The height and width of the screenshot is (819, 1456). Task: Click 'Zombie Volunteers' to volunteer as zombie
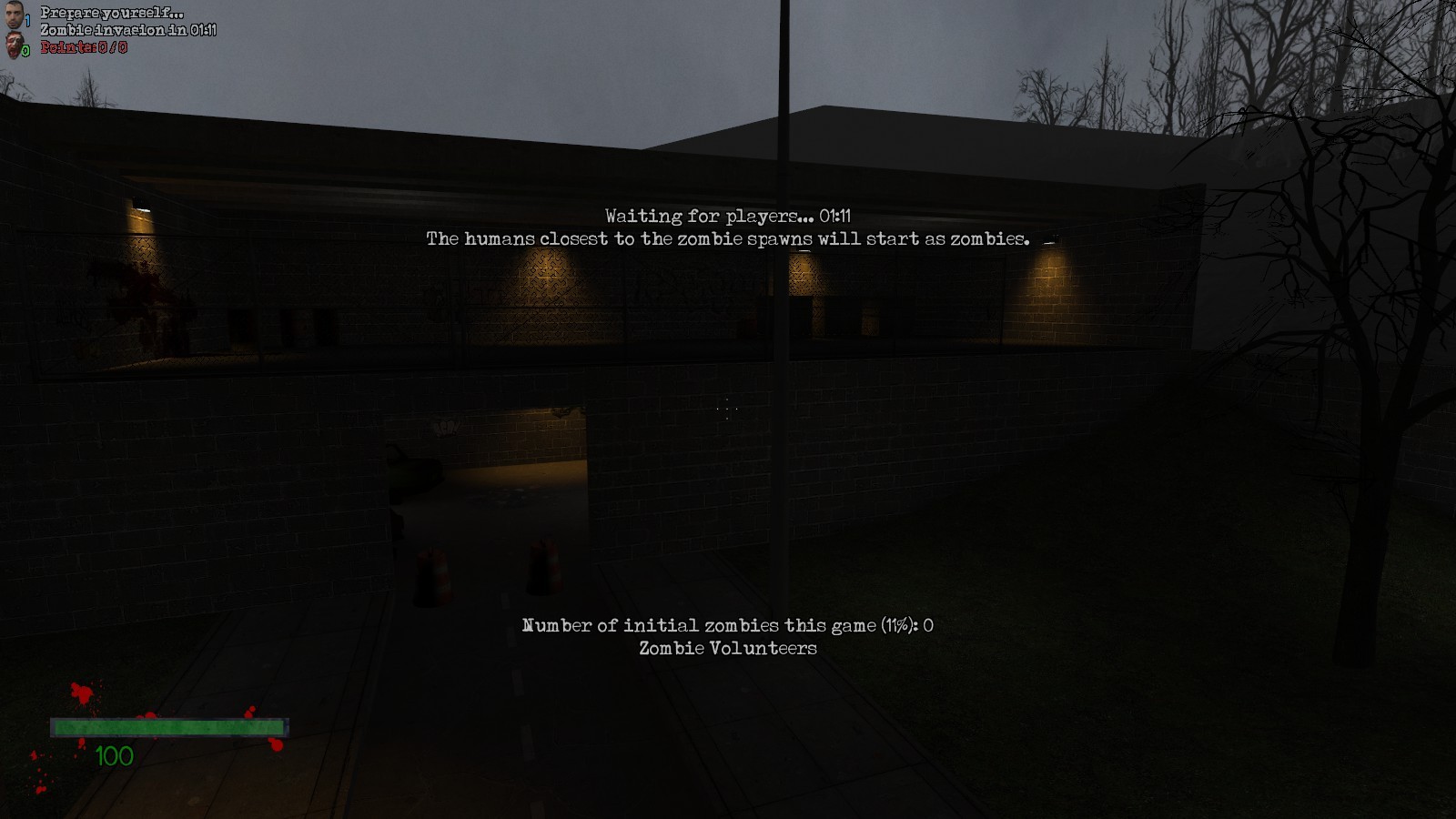(727, 648)
